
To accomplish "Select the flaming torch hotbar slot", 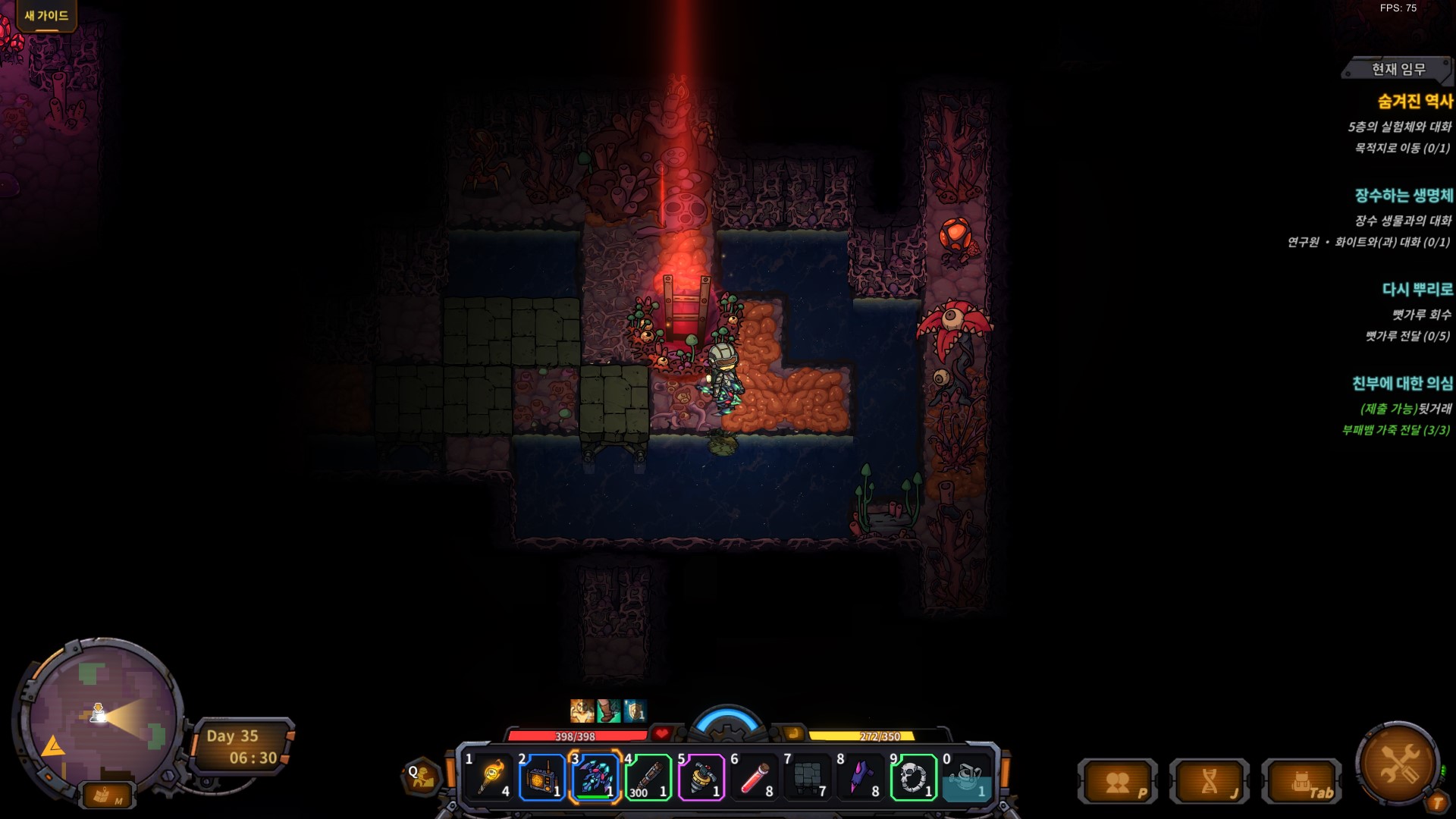I will click(490, 777).
